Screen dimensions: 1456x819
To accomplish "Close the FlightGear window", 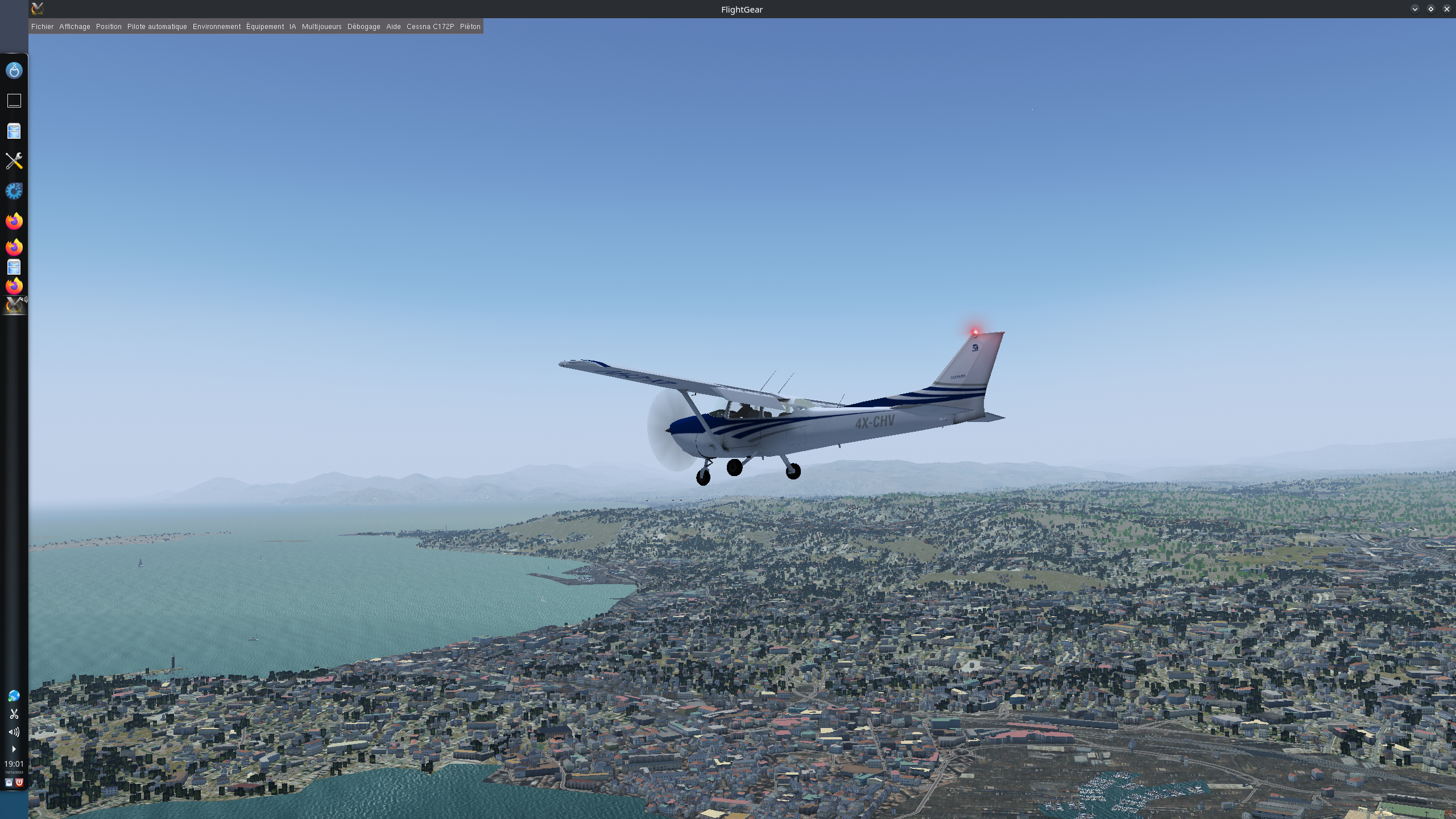I will point(1446,9).
